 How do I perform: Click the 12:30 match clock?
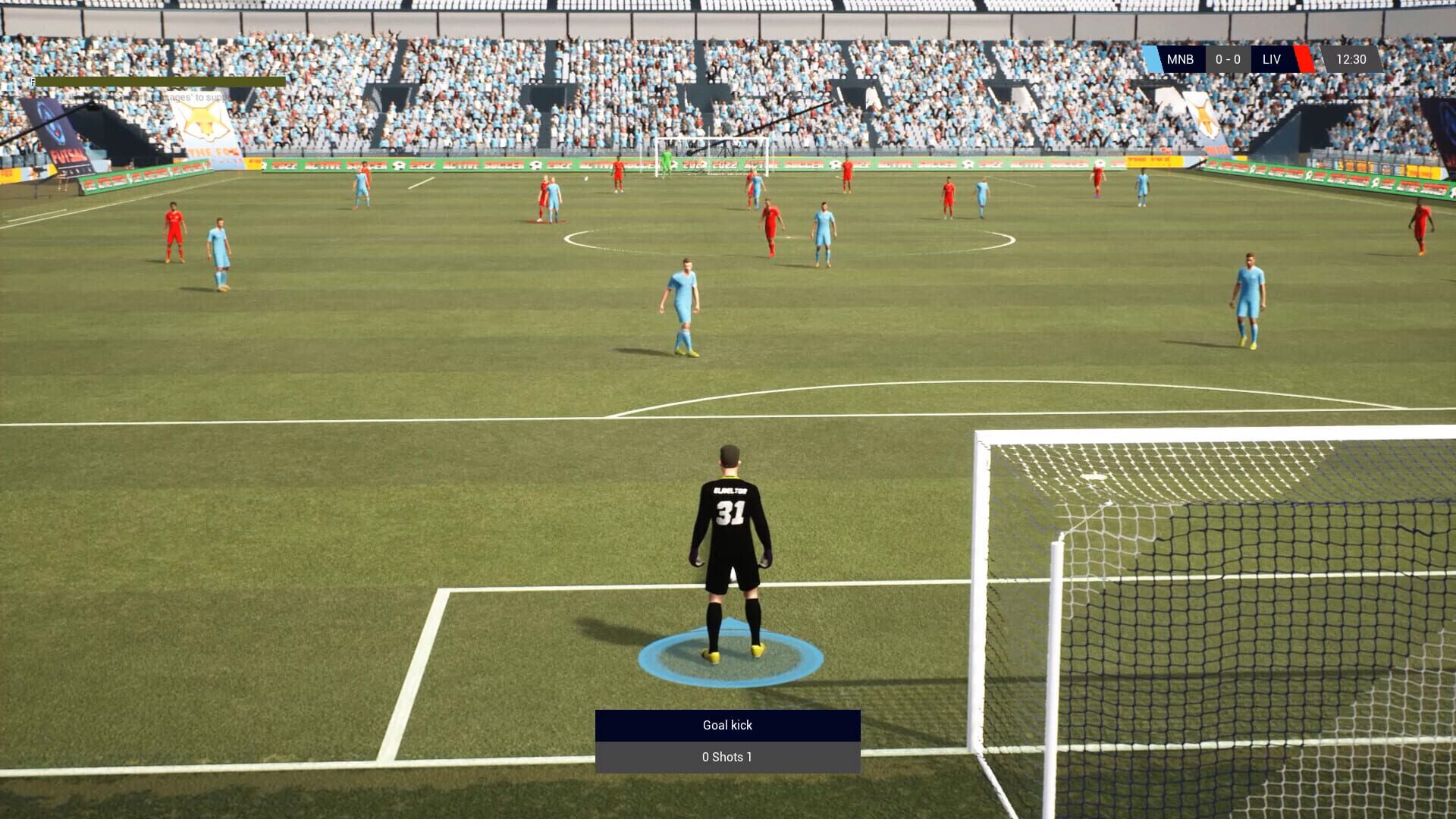tap(1353, 59)
